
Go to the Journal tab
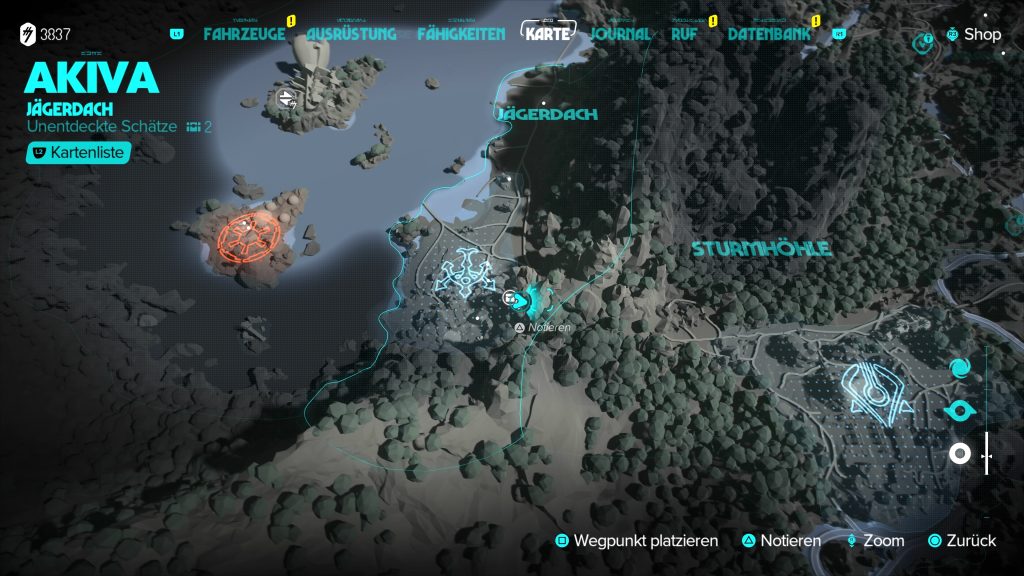click(x=620, y=34)
